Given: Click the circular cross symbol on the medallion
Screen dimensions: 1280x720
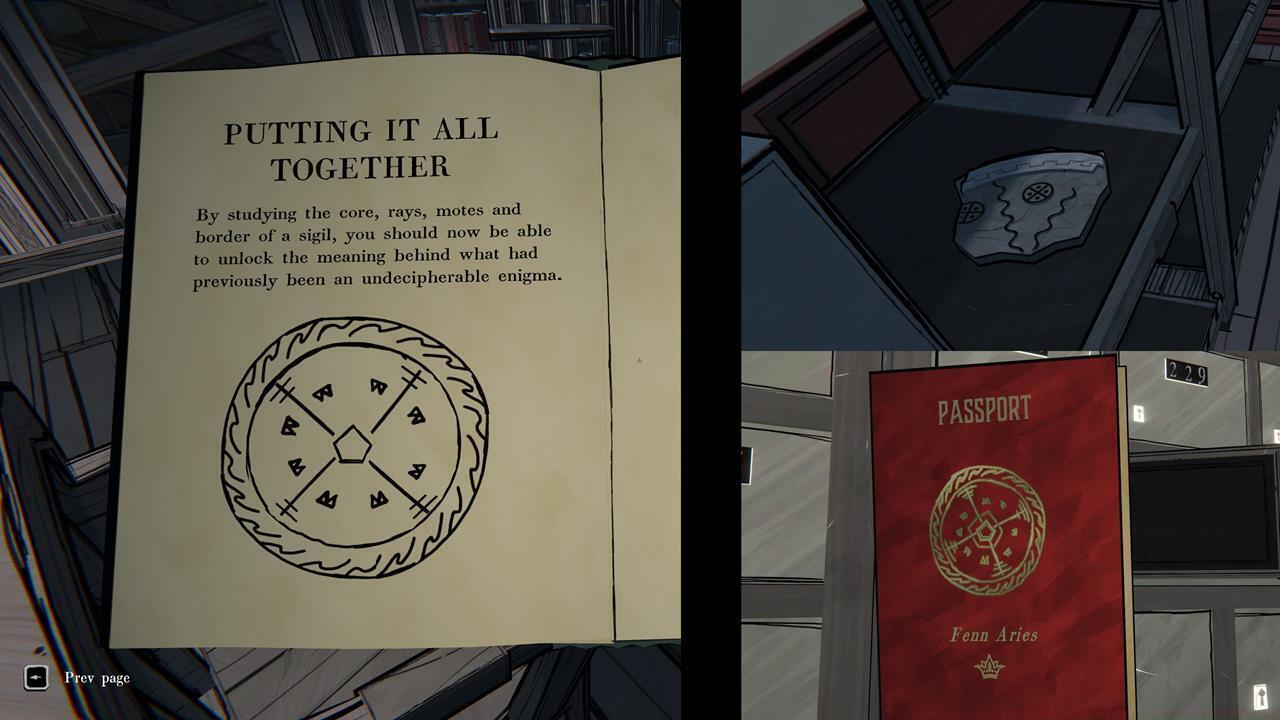Looking at the screenshot, I should tap(1037, 192).
